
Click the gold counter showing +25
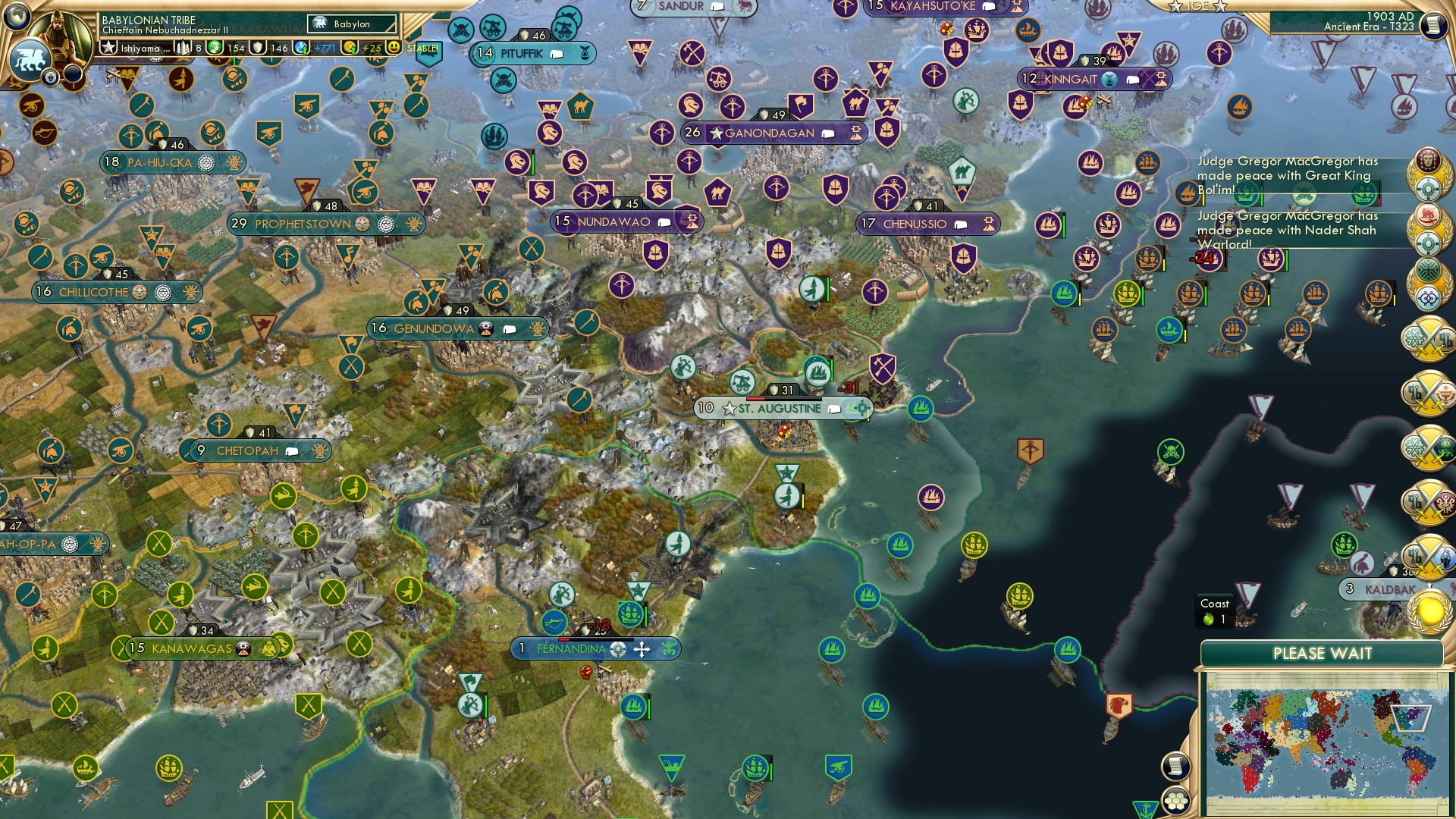(373, 49)
